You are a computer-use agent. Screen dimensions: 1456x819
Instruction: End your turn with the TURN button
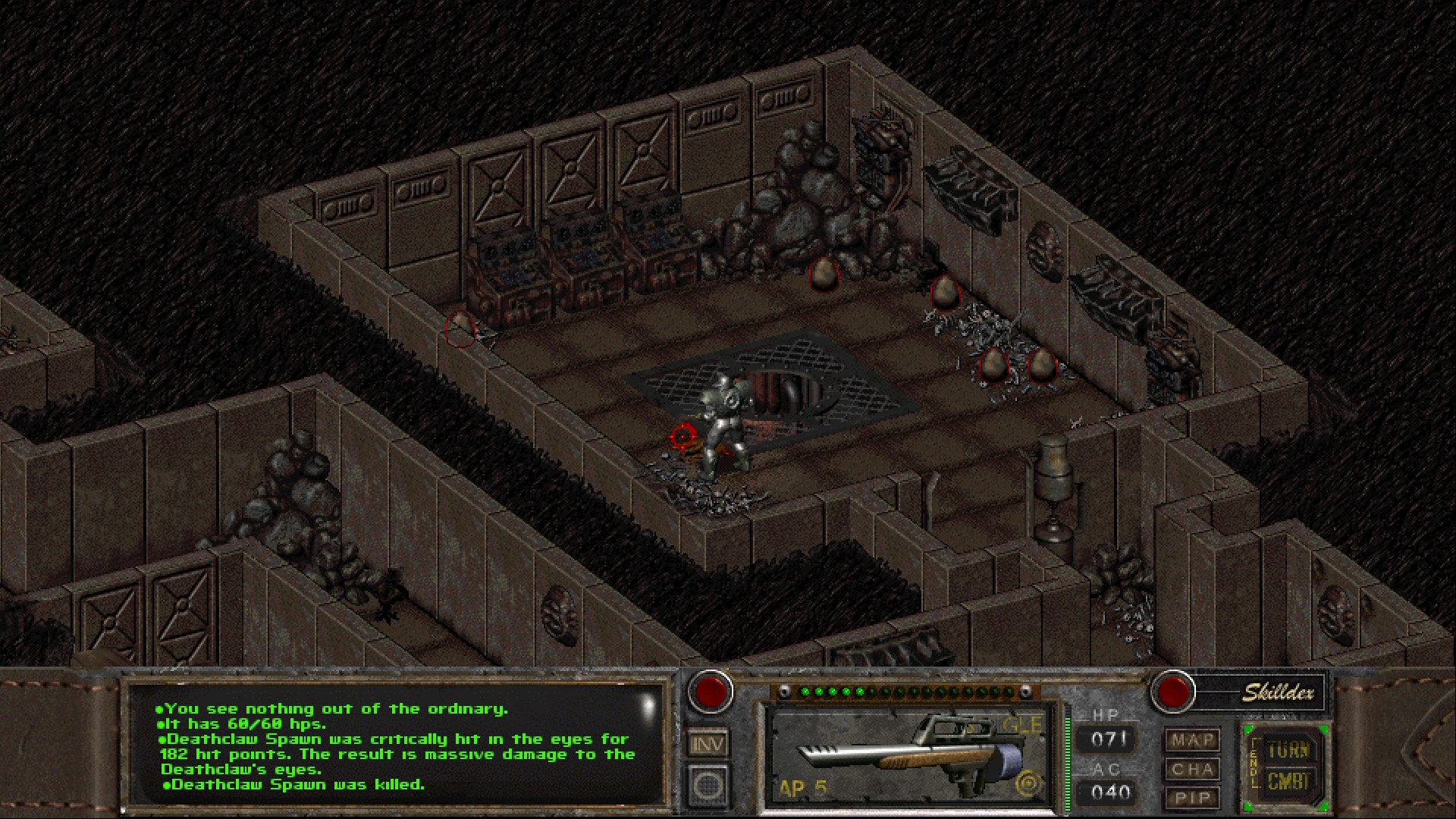tap(1288, 750)
